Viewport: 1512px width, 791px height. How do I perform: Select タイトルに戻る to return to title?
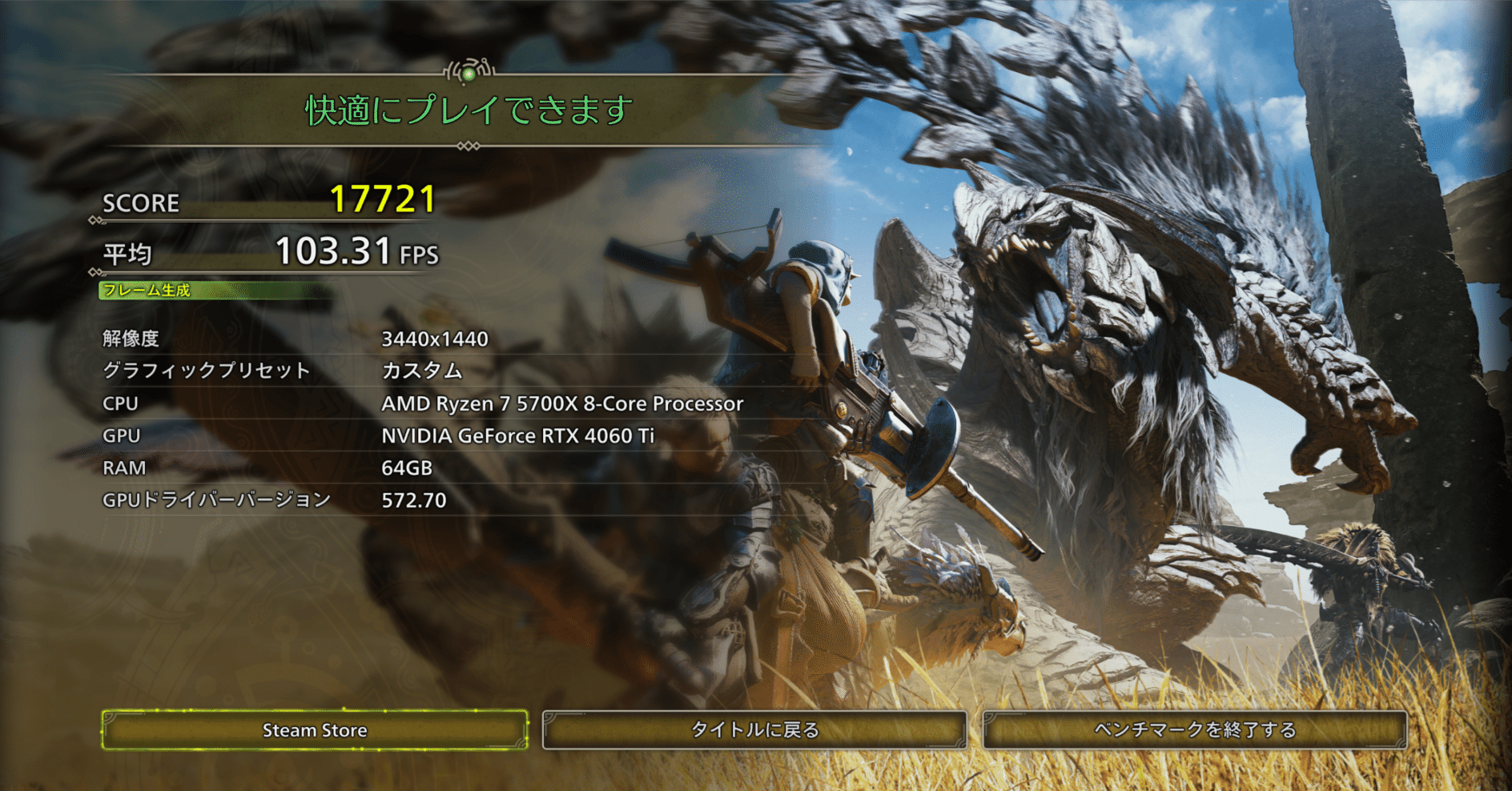pyautogui.click(x=754, y=730)
